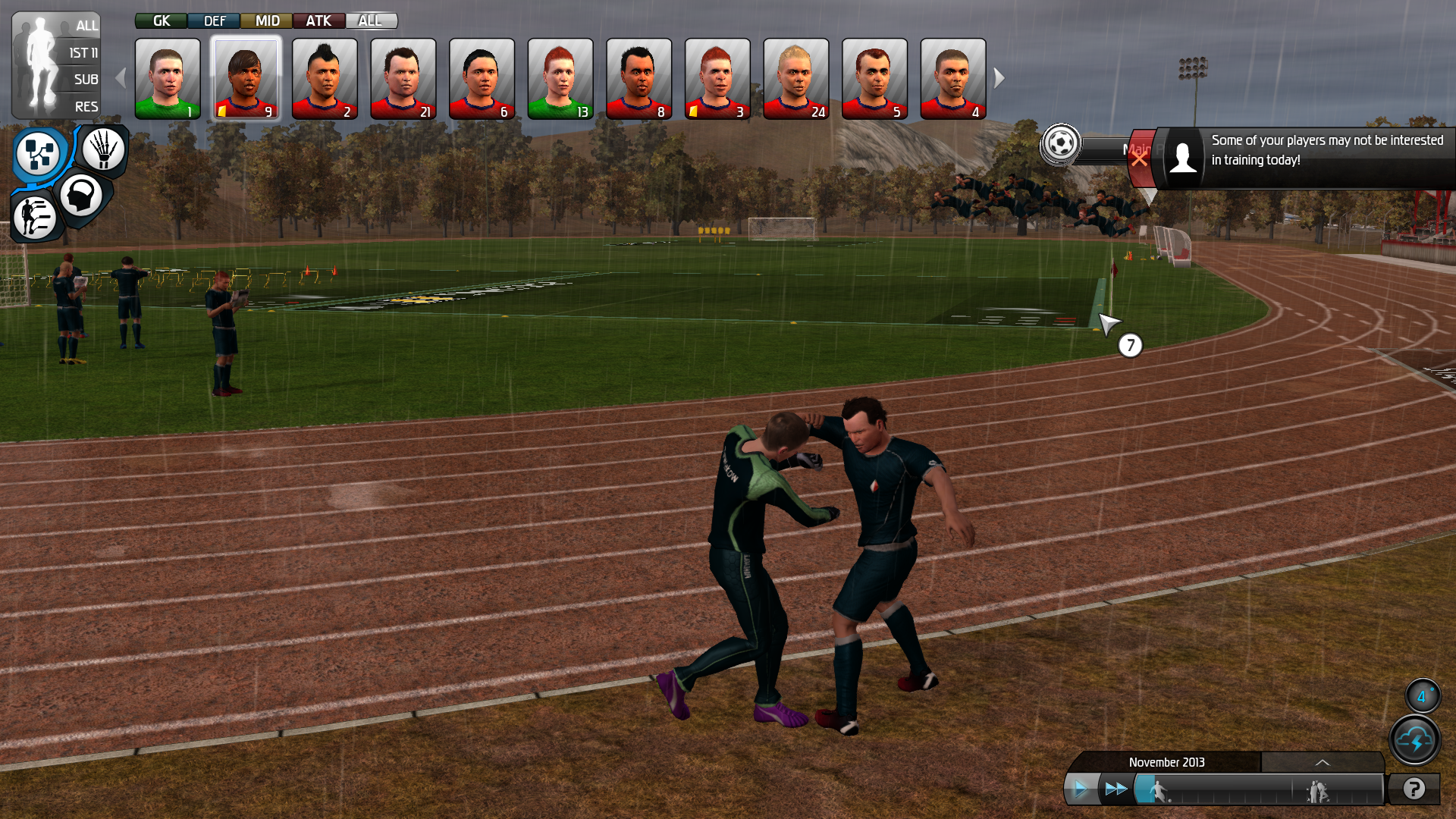Open the RES reserves group
This screenshot has height=819, width=1456.
86,106
